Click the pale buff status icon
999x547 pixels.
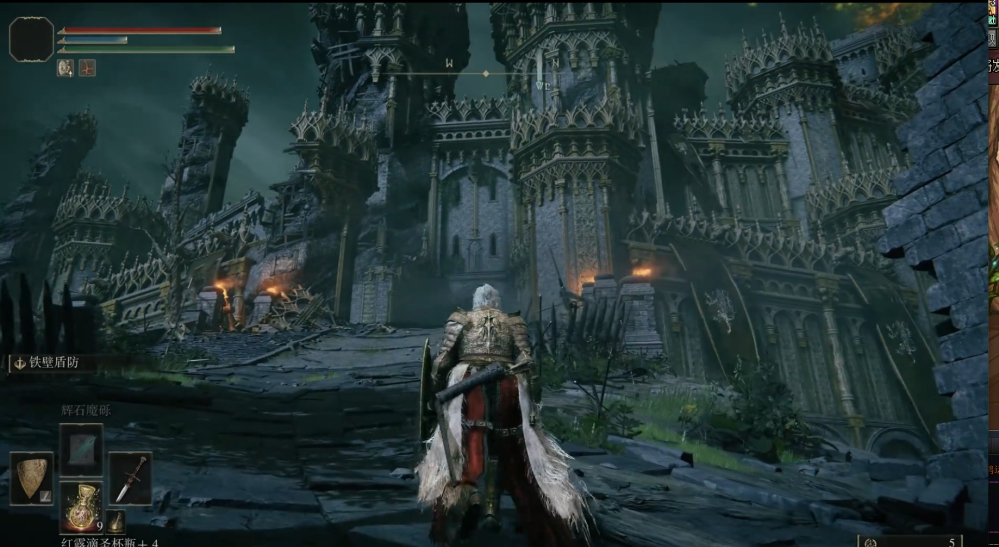[66, 68]
